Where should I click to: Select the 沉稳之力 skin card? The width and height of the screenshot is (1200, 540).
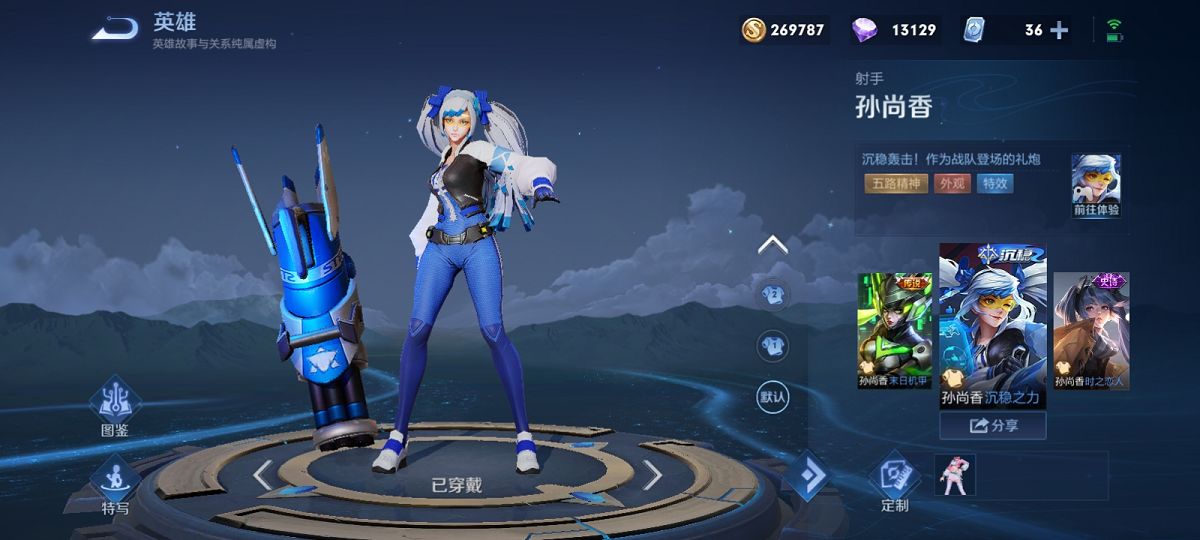992,326
